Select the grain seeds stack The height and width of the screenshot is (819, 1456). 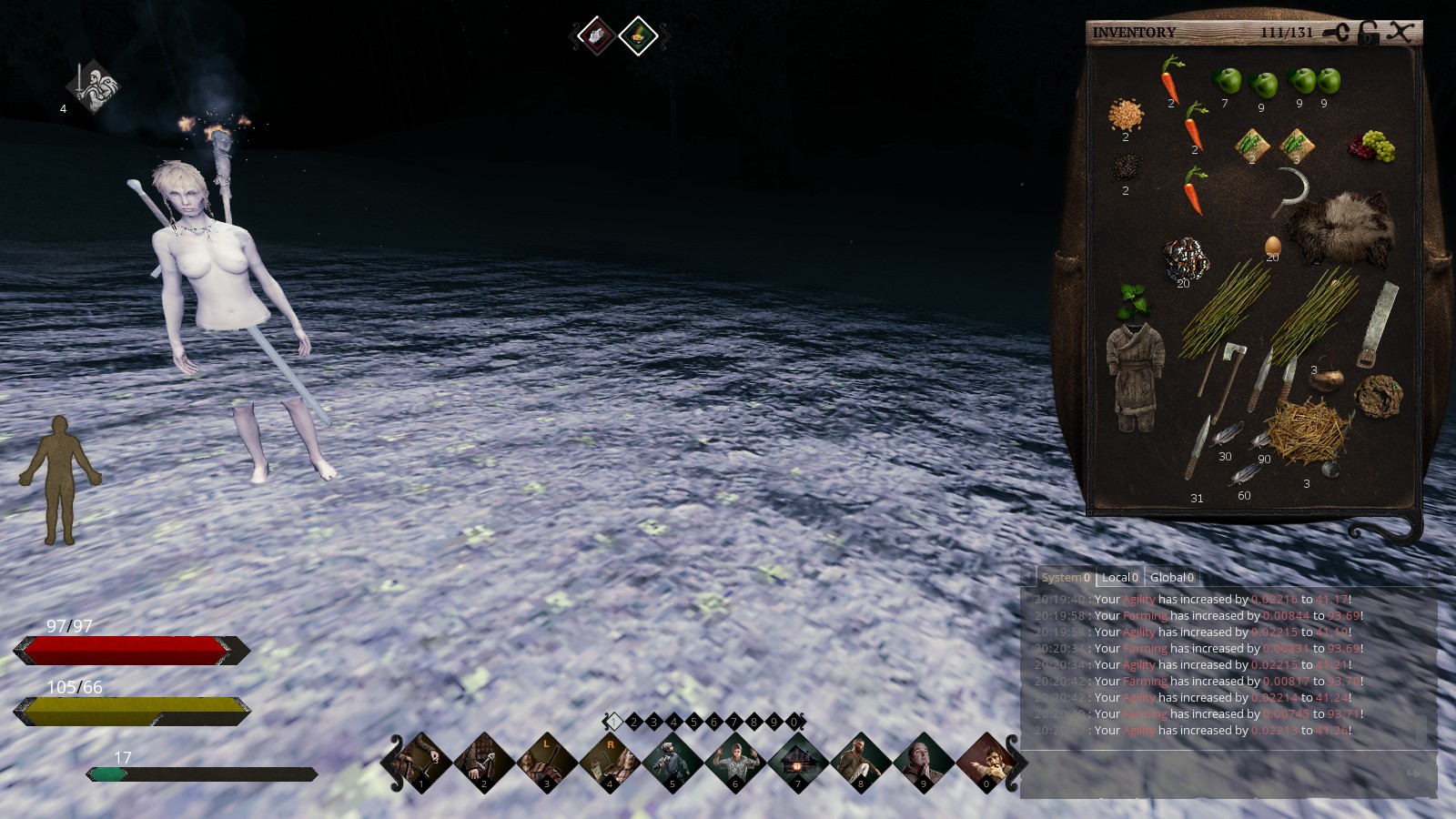1126,116
